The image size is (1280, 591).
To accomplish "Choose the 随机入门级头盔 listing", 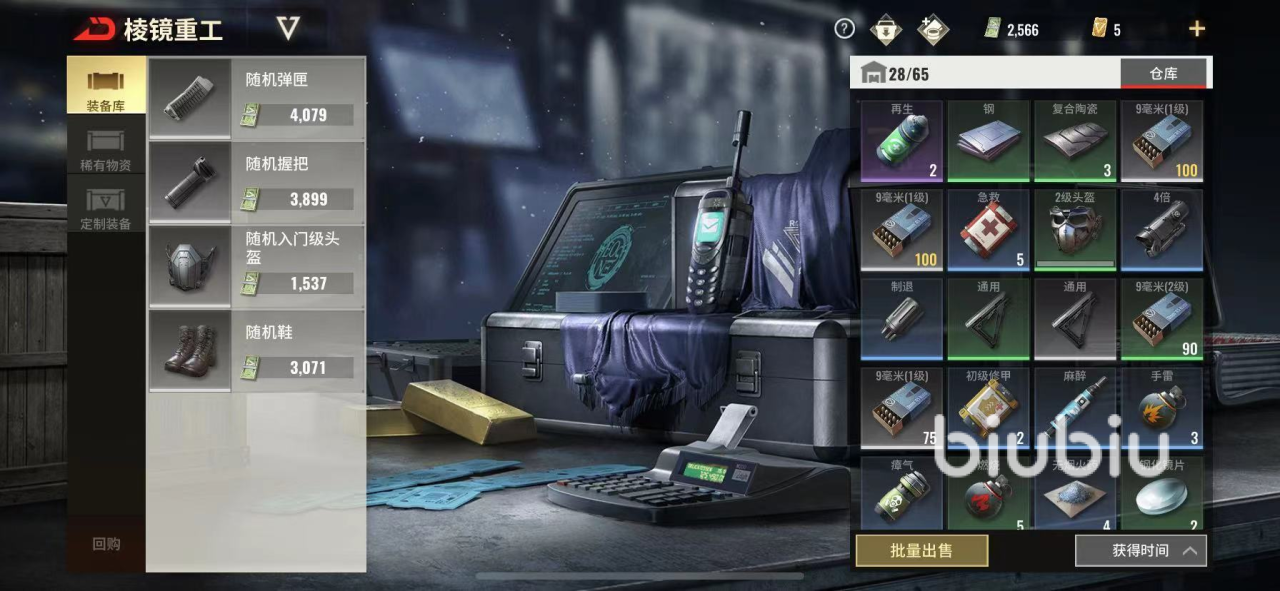I will tap(256, 266).
